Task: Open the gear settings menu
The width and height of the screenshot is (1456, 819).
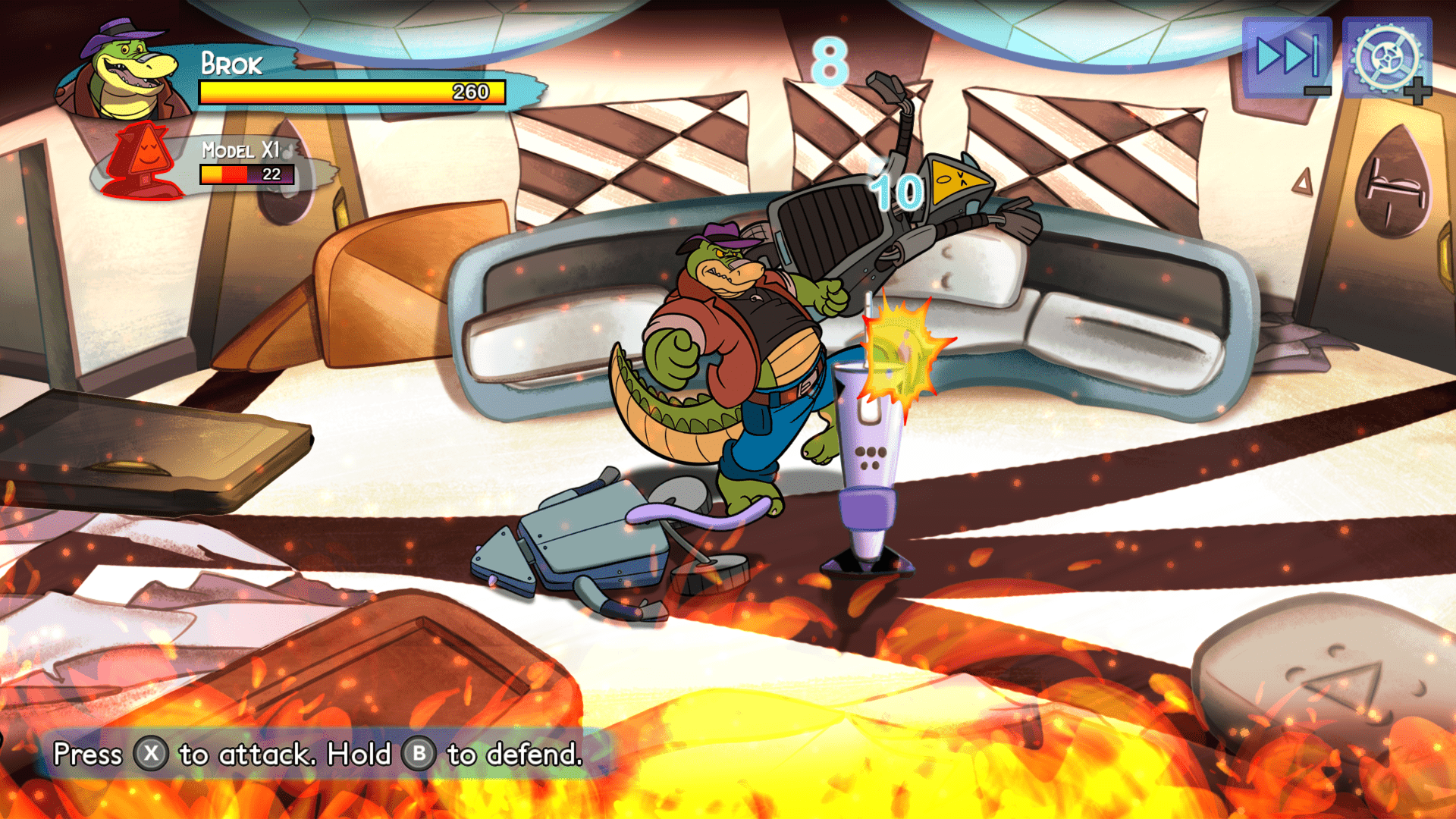Action: (x=1386, y=57)
